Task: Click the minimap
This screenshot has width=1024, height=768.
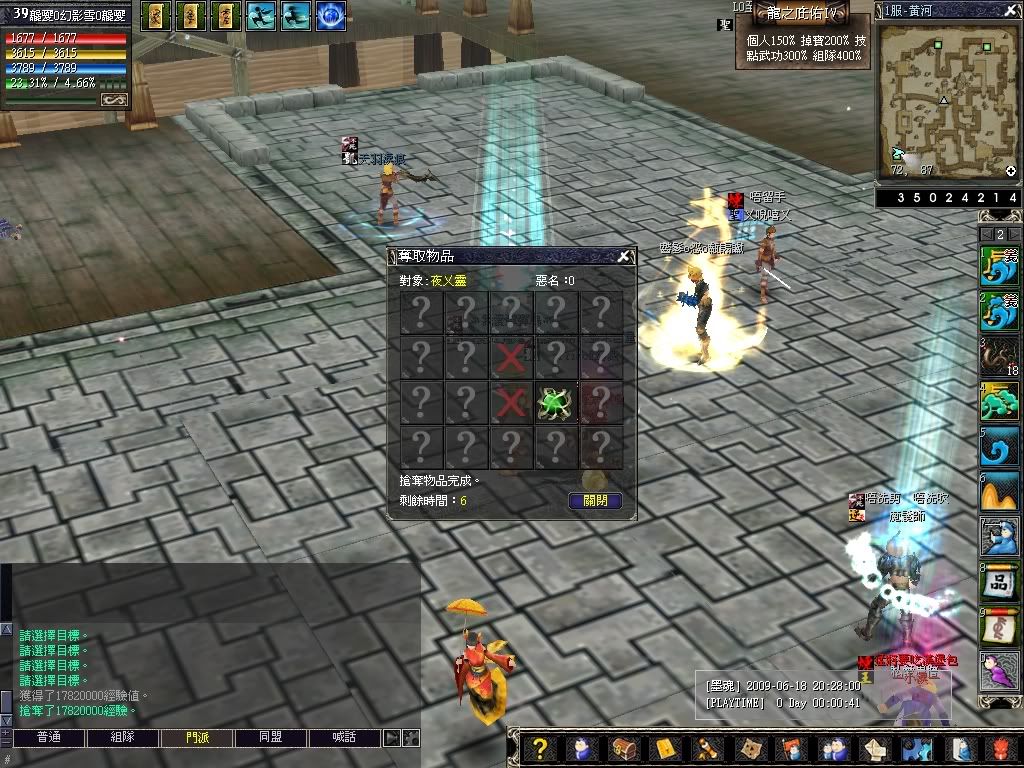Action: [944, 100]
